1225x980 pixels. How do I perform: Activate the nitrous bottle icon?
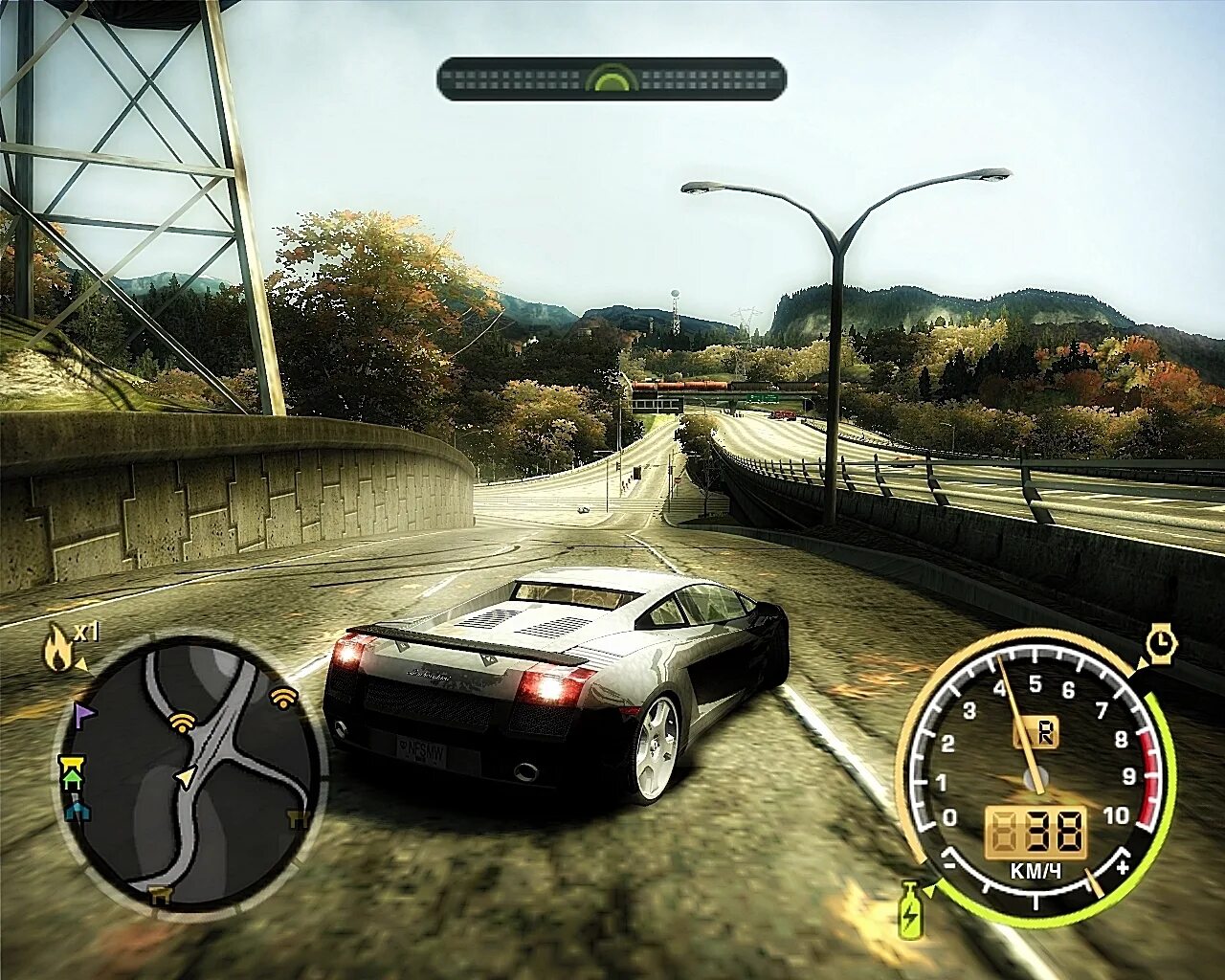[x=910, y=909]
